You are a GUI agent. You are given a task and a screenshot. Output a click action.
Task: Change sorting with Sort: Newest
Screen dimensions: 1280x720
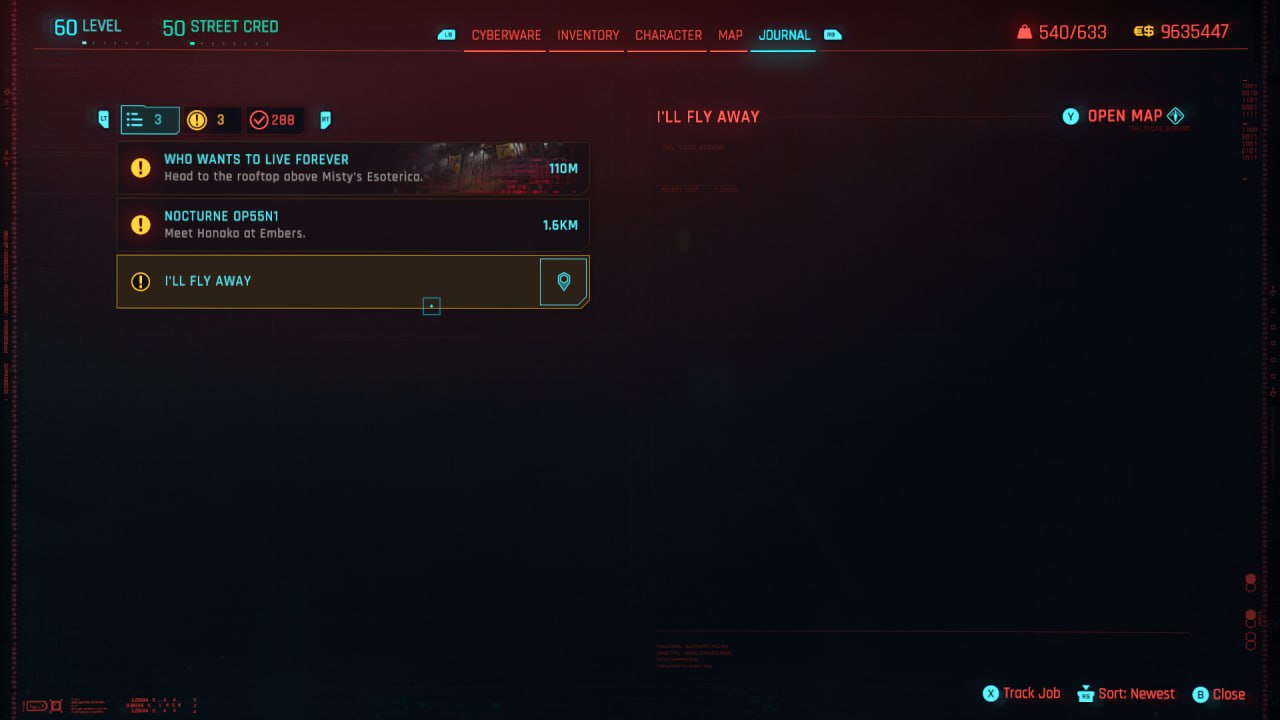(x=1126, y=693)
